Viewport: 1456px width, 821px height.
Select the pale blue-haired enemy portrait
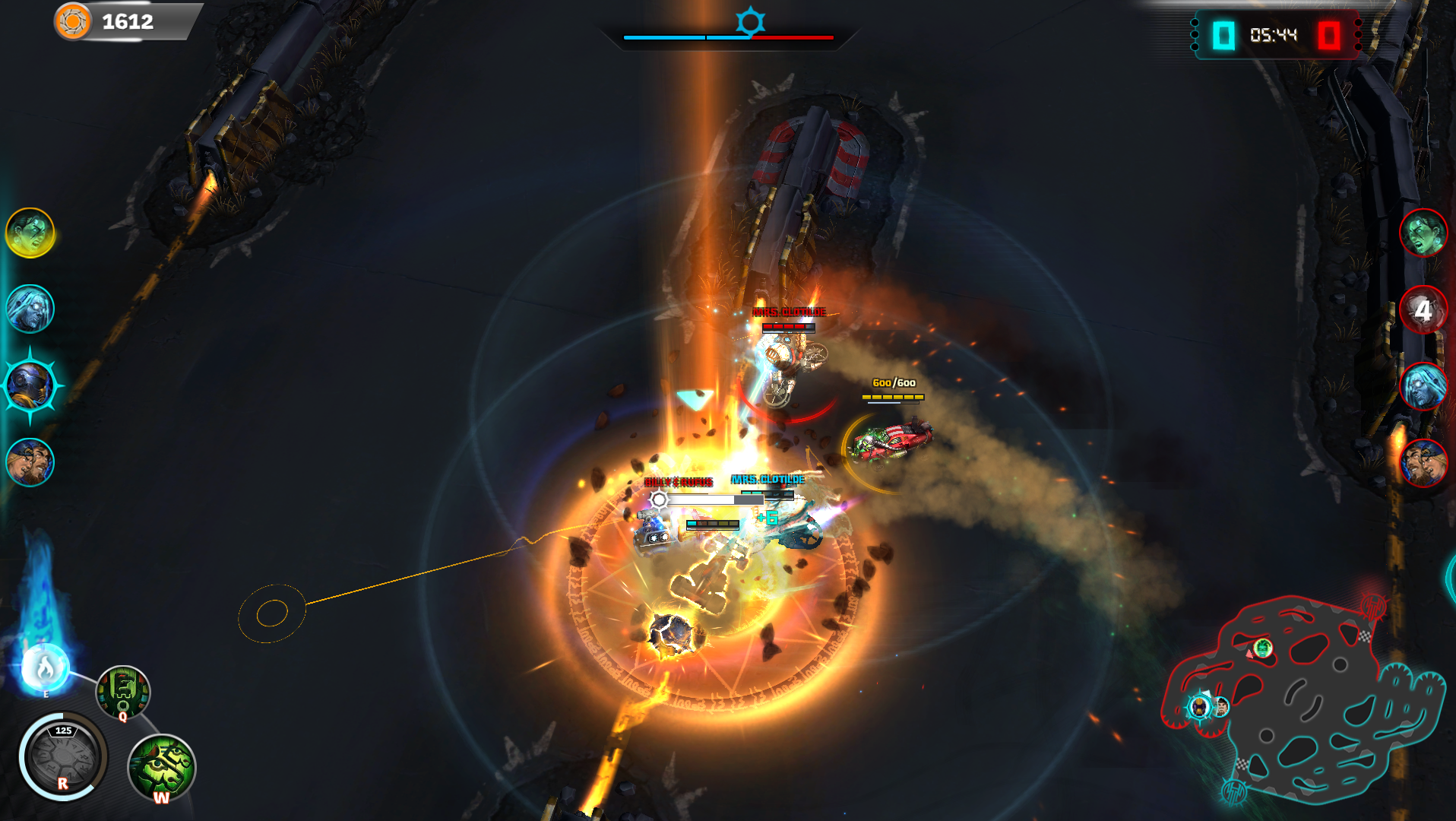coord(1423,386)
